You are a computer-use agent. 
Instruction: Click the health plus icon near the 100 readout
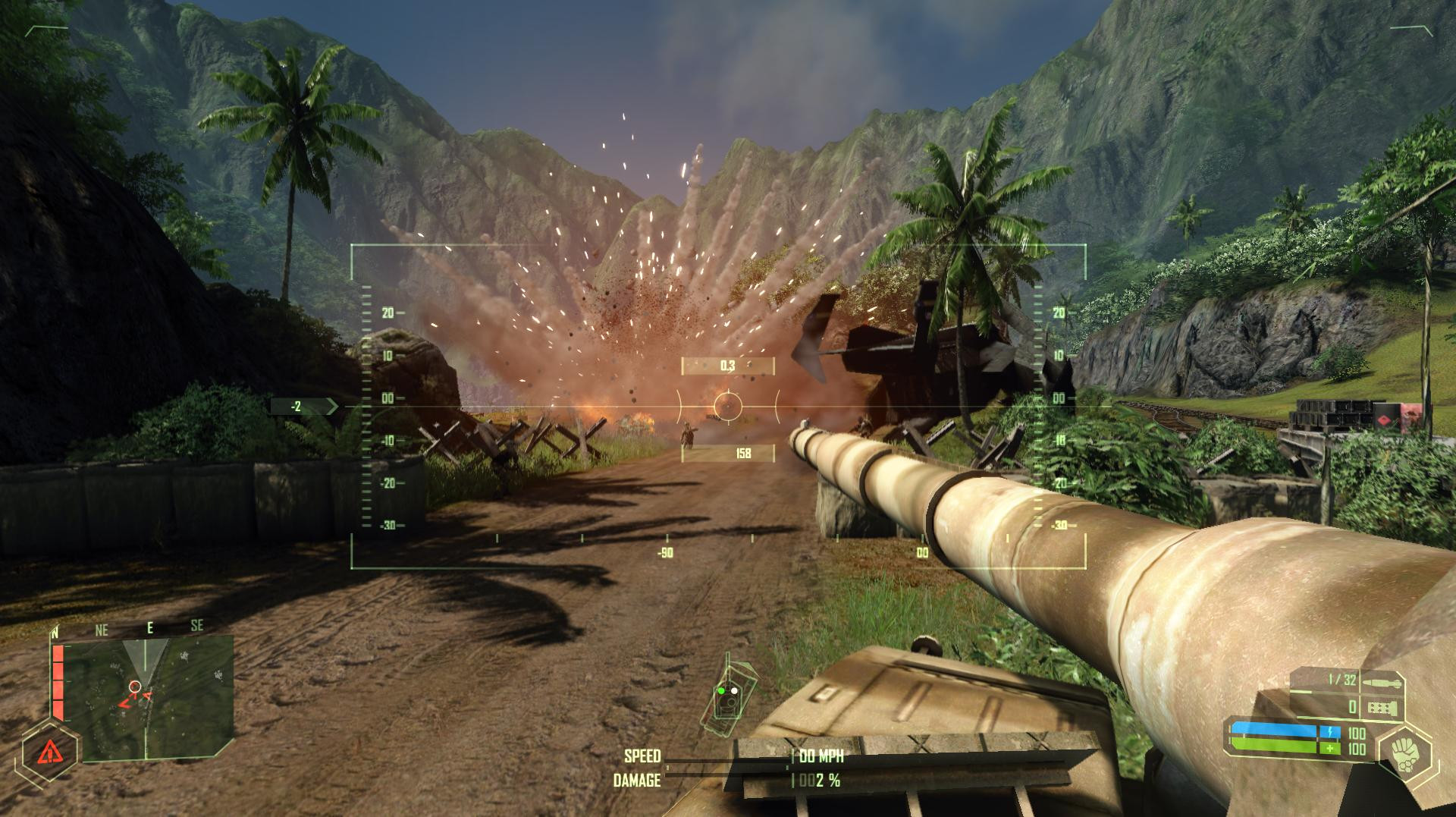coord(1329,748)
